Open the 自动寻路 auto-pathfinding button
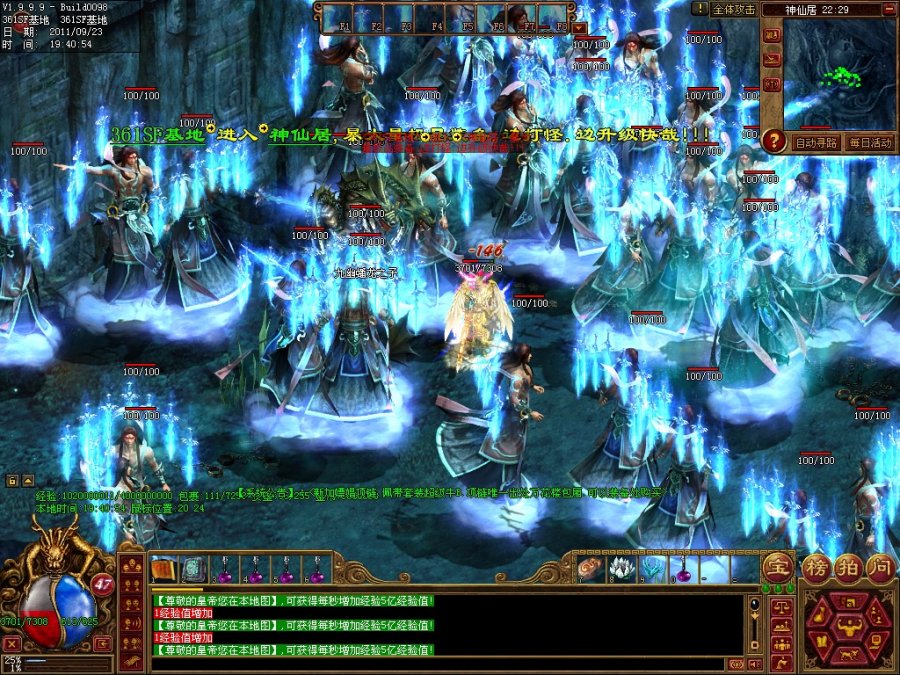This screenshot has width=900, height=675. (814, 142)
